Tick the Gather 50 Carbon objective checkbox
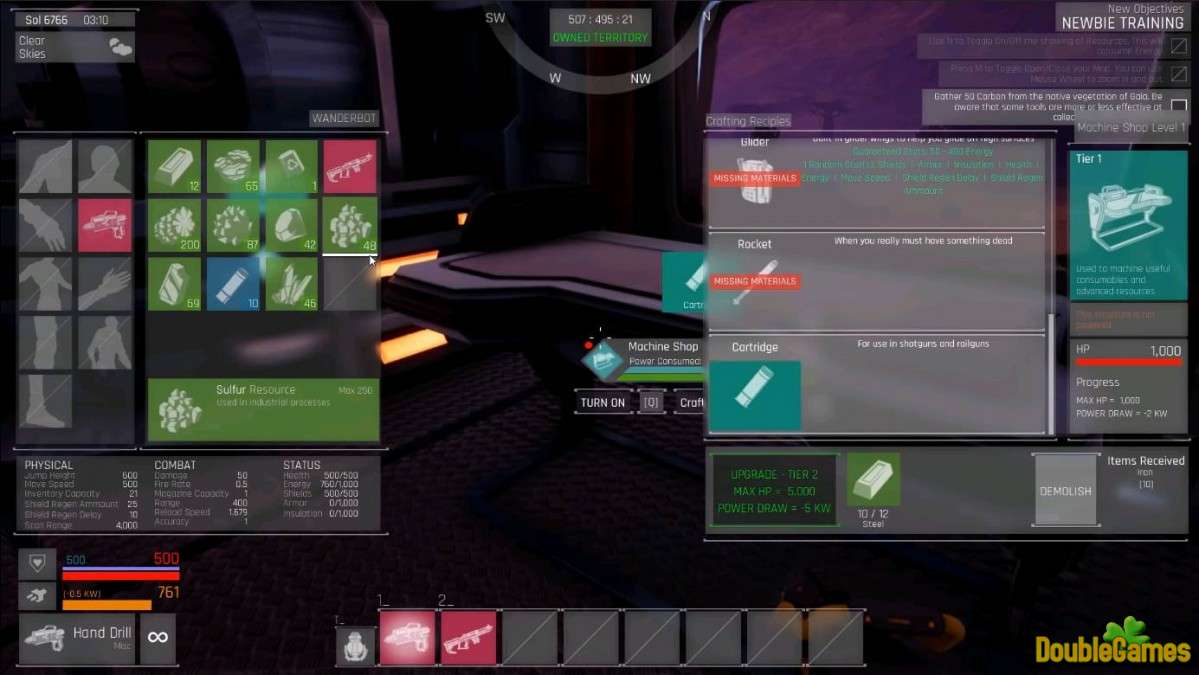 click(1179, 105)
